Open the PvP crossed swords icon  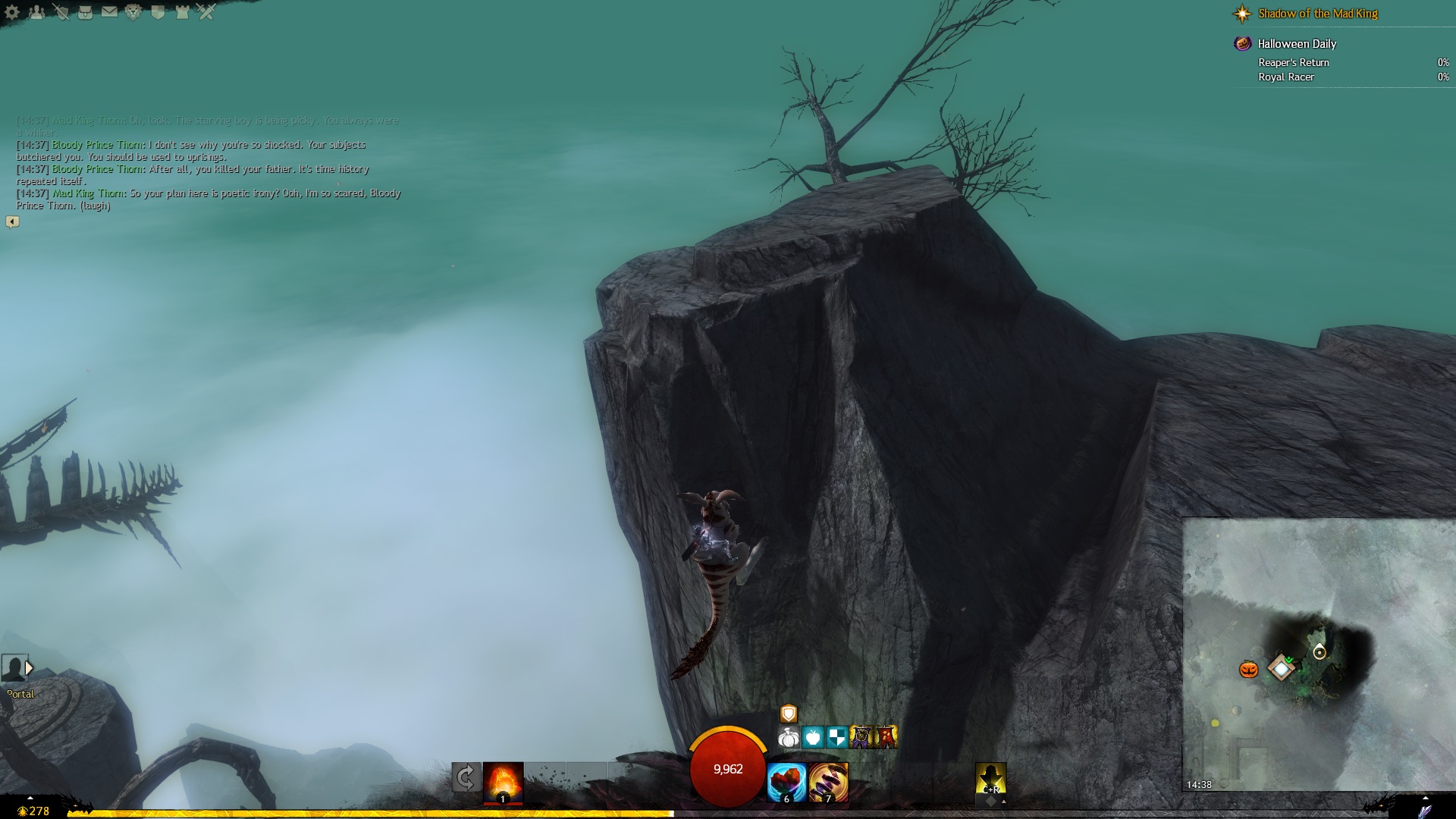pos(206,12)
